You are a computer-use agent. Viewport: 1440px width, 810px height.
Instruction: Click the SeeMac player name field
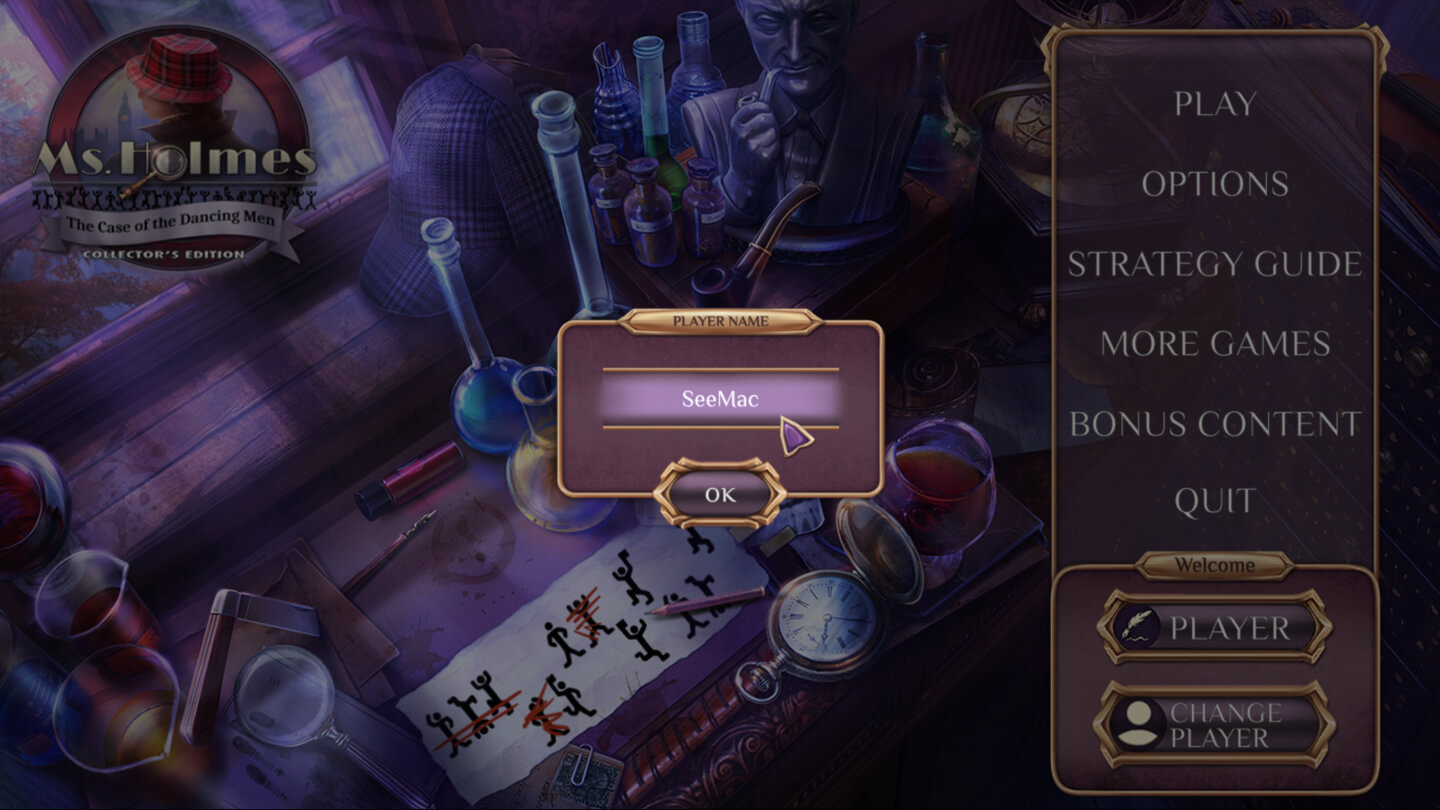click(x=720, y=399)
